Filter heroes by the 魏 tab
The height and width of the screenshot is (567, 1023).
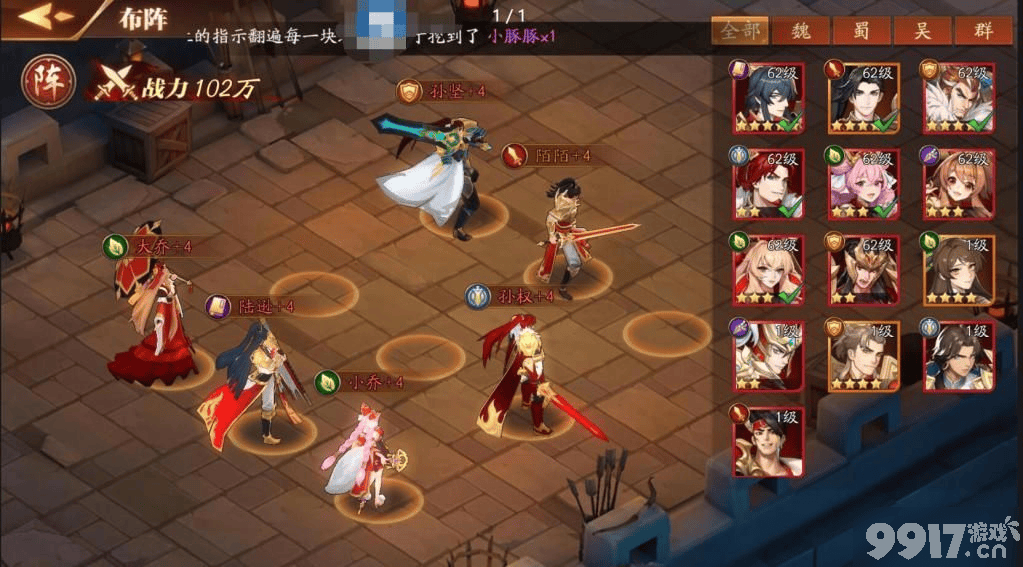pyautogui.click(x=801, y=30)
